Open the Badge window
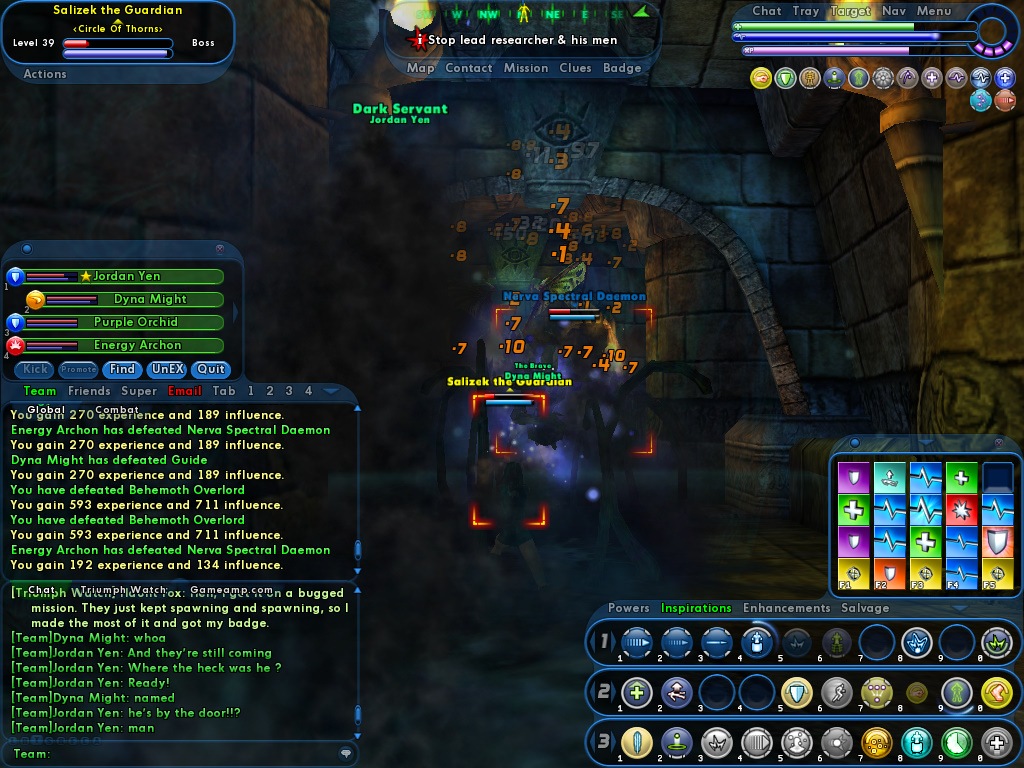 622,68
